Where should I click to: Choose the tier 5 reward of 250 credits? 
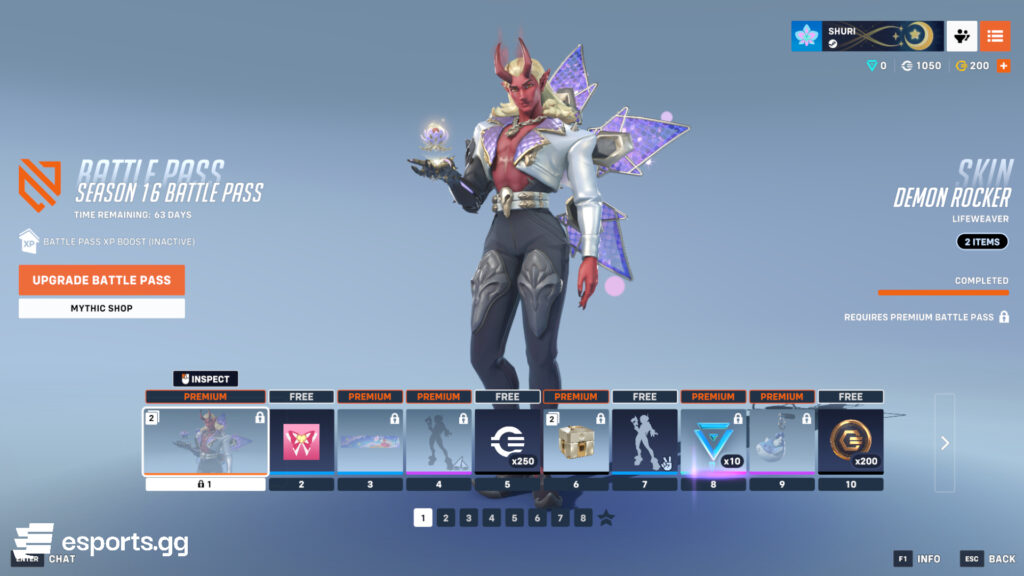click(507, 441)
